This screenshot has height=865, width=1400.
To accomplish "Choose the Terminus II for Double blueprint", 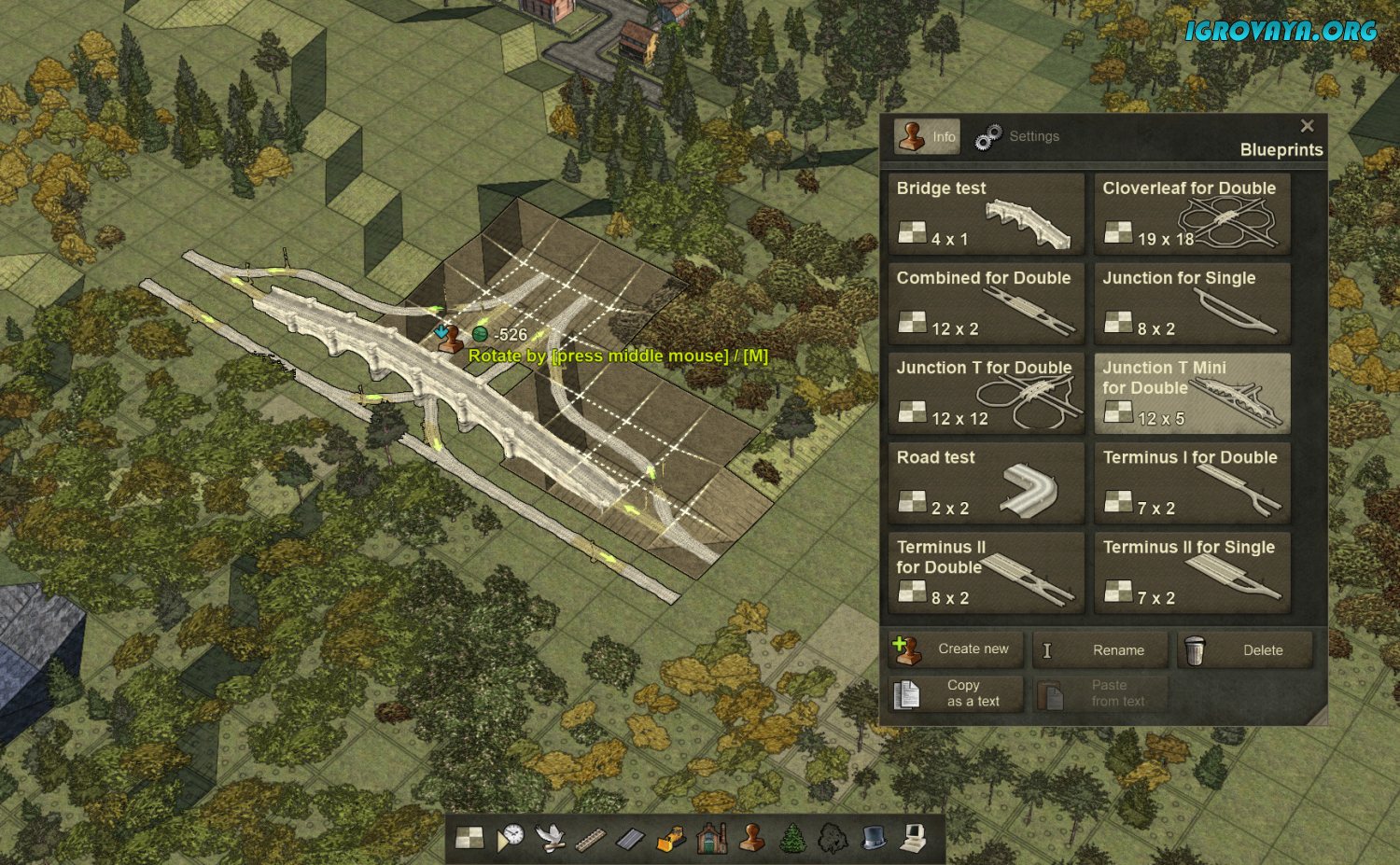I will (986, 573).
